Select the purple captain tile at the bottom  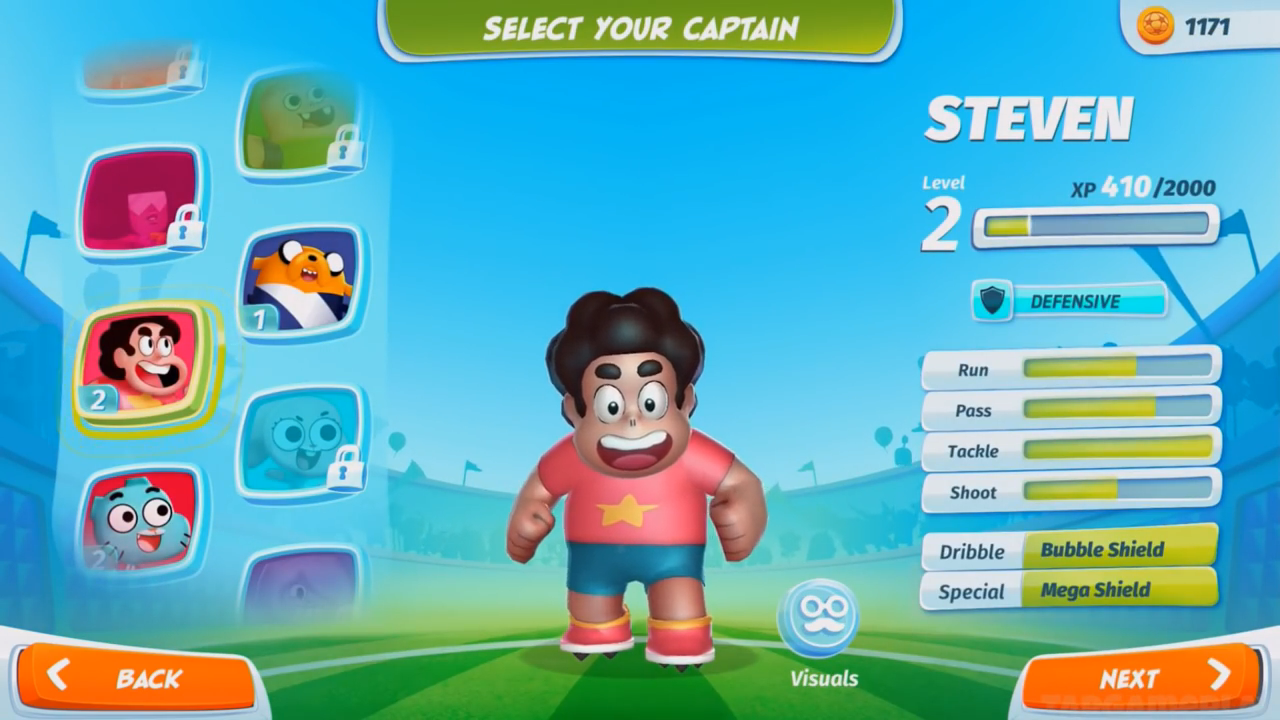300,585
